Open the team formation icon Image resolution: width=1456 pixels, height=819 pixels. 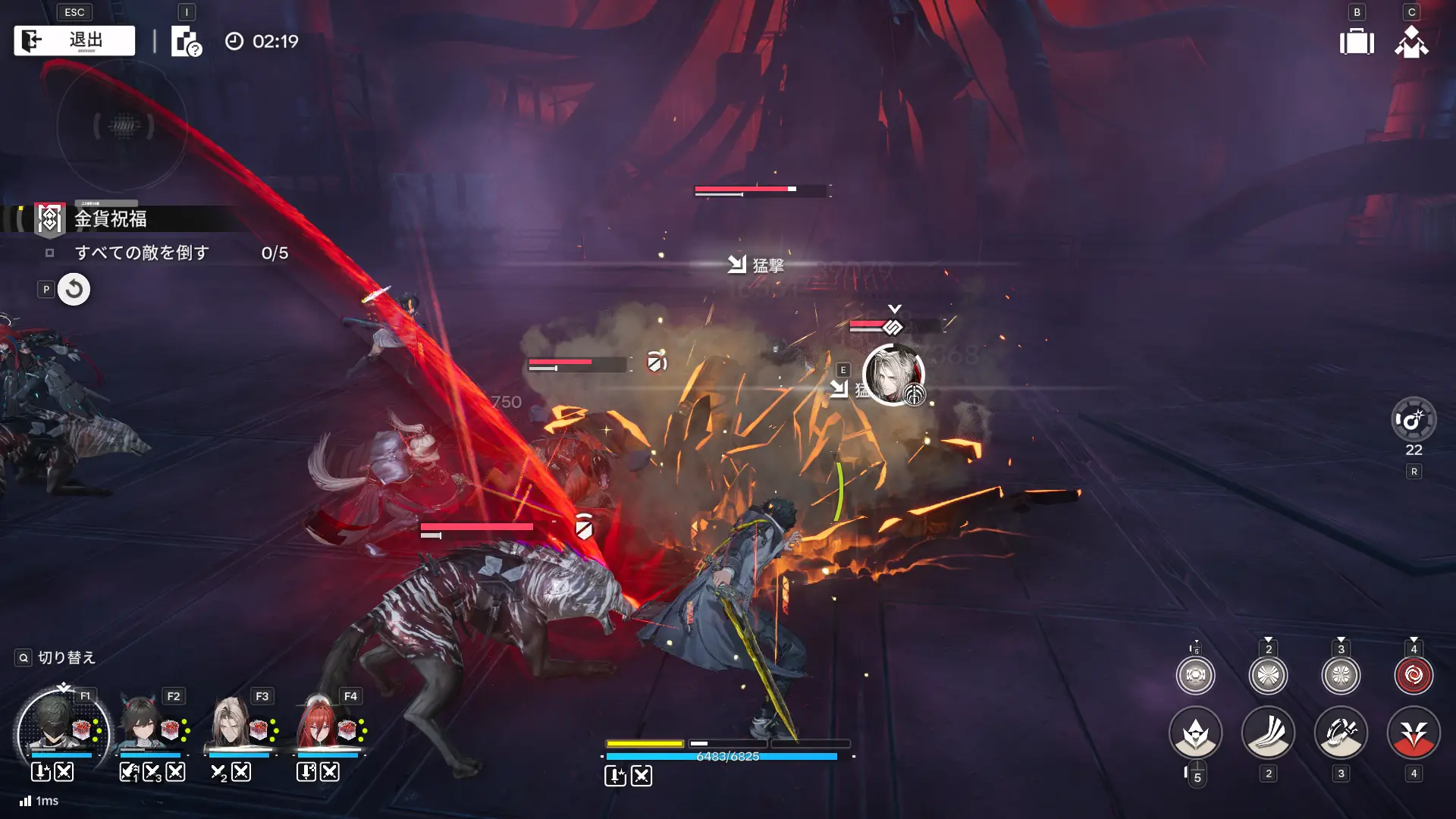[1411, 42]
